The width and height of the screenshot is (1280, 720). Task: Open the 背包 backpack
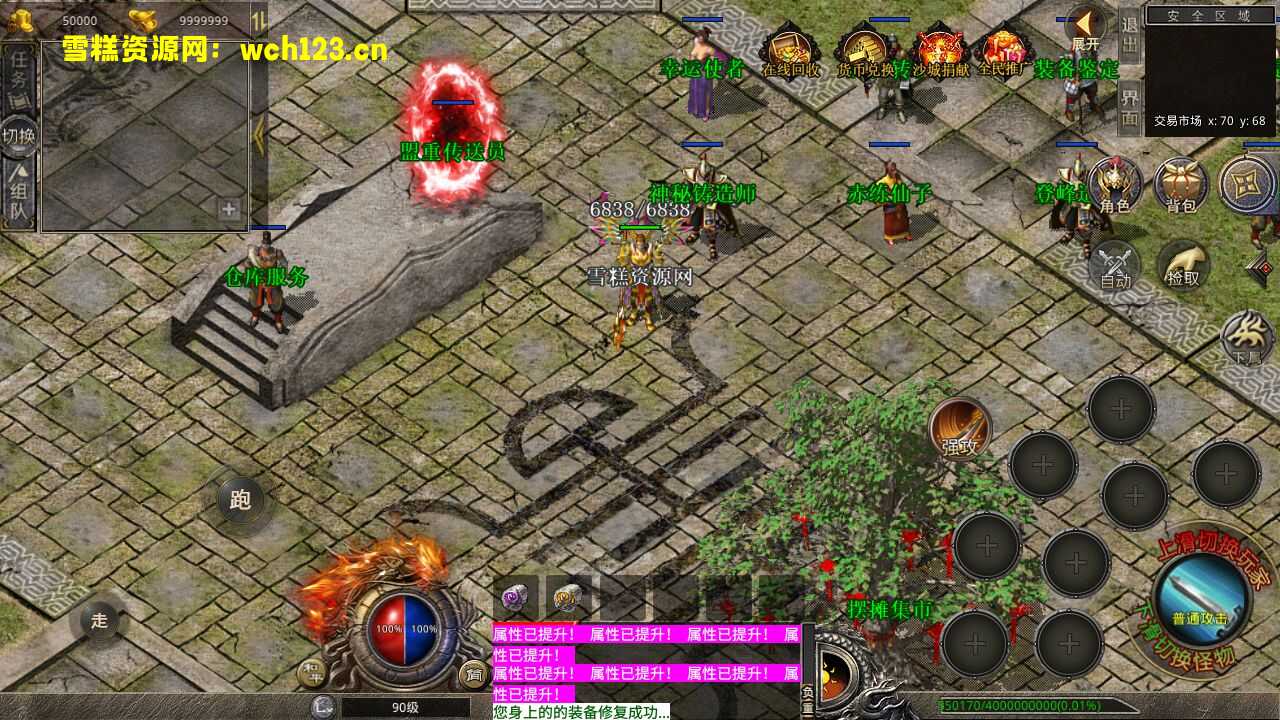click(1181, 186)
